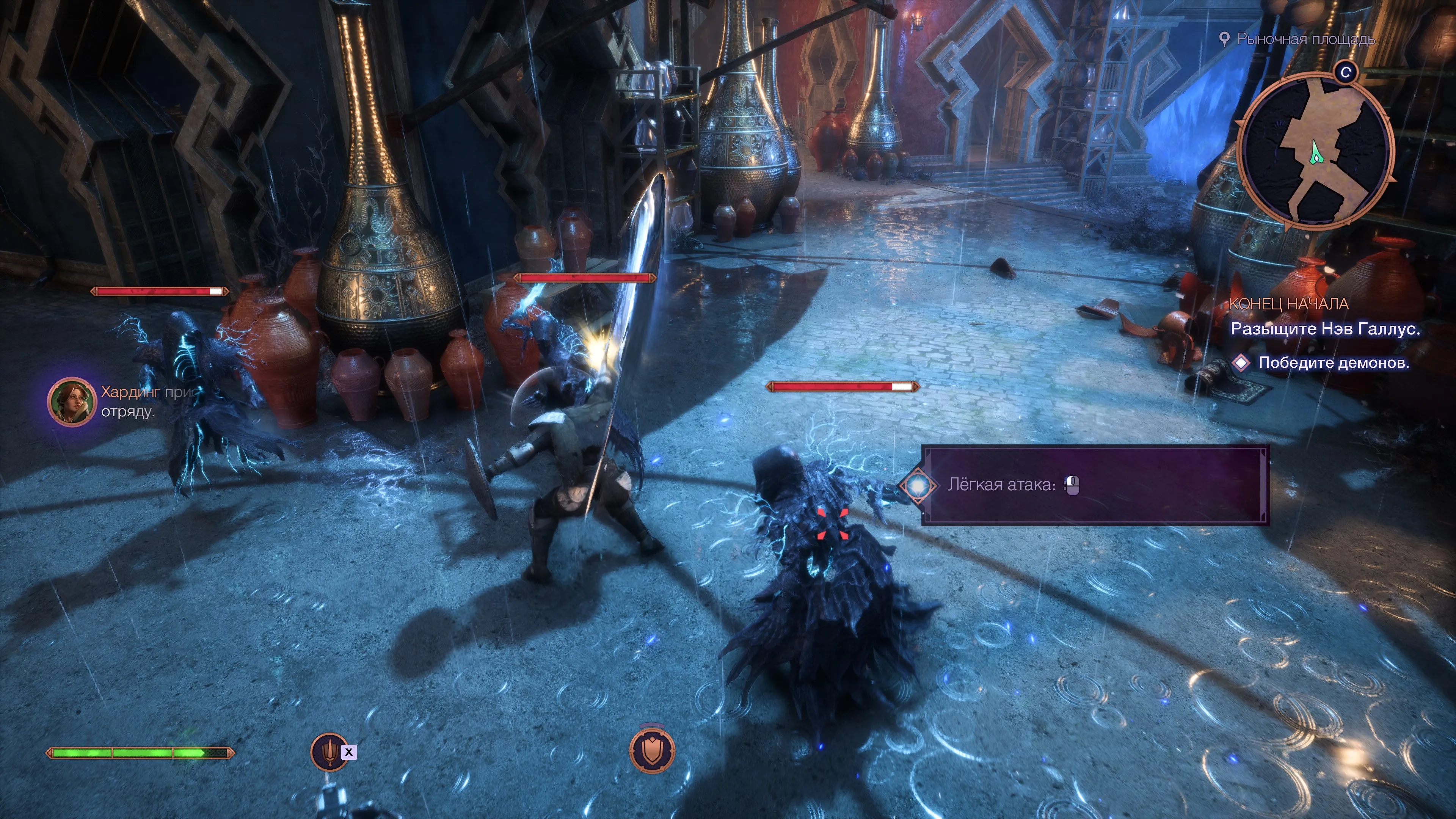
Task: Click Harding's portrait in the party notification
Action: pos(71,401)
